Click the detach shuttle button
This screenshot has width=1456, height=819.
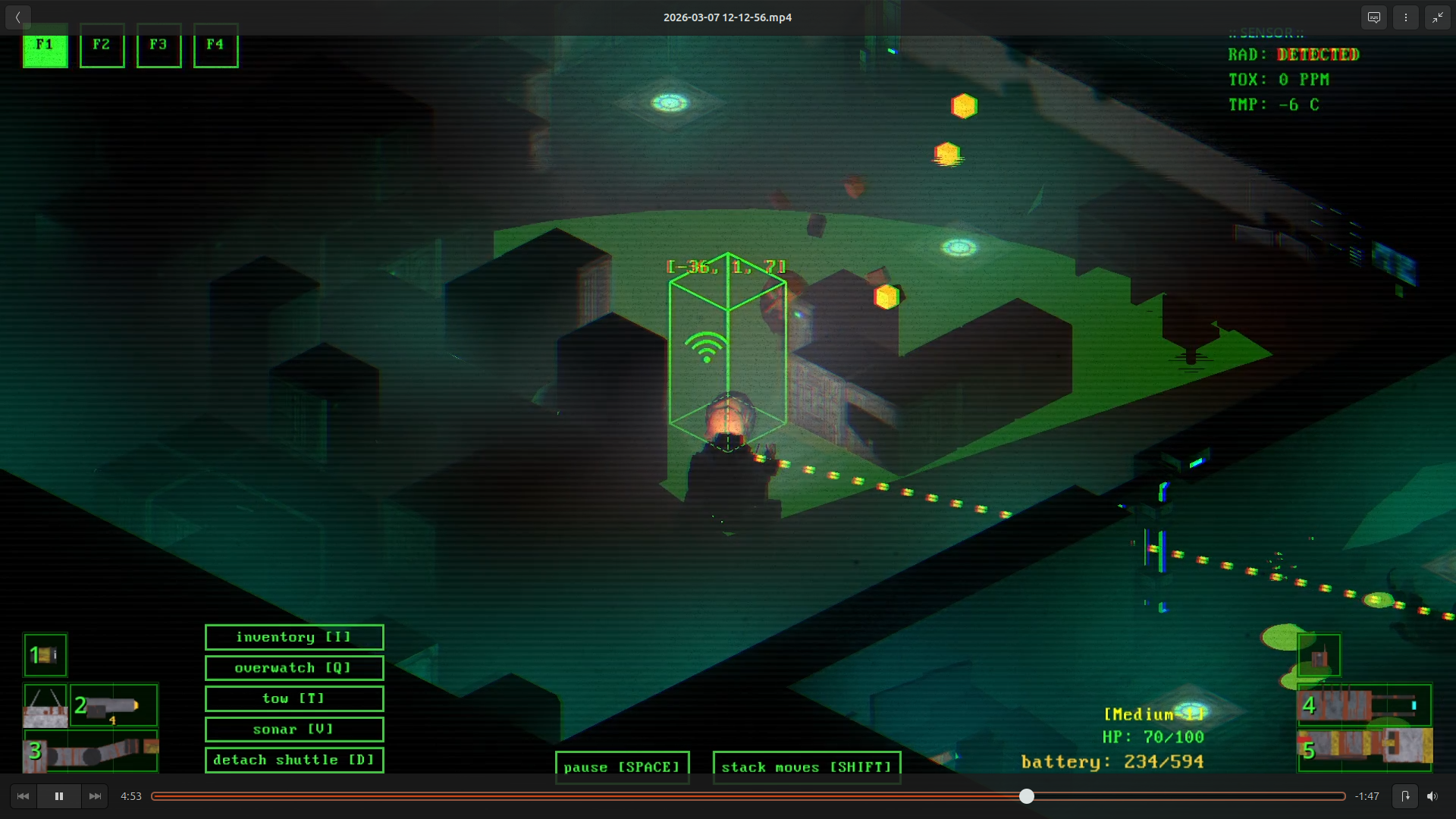point(294,760)
